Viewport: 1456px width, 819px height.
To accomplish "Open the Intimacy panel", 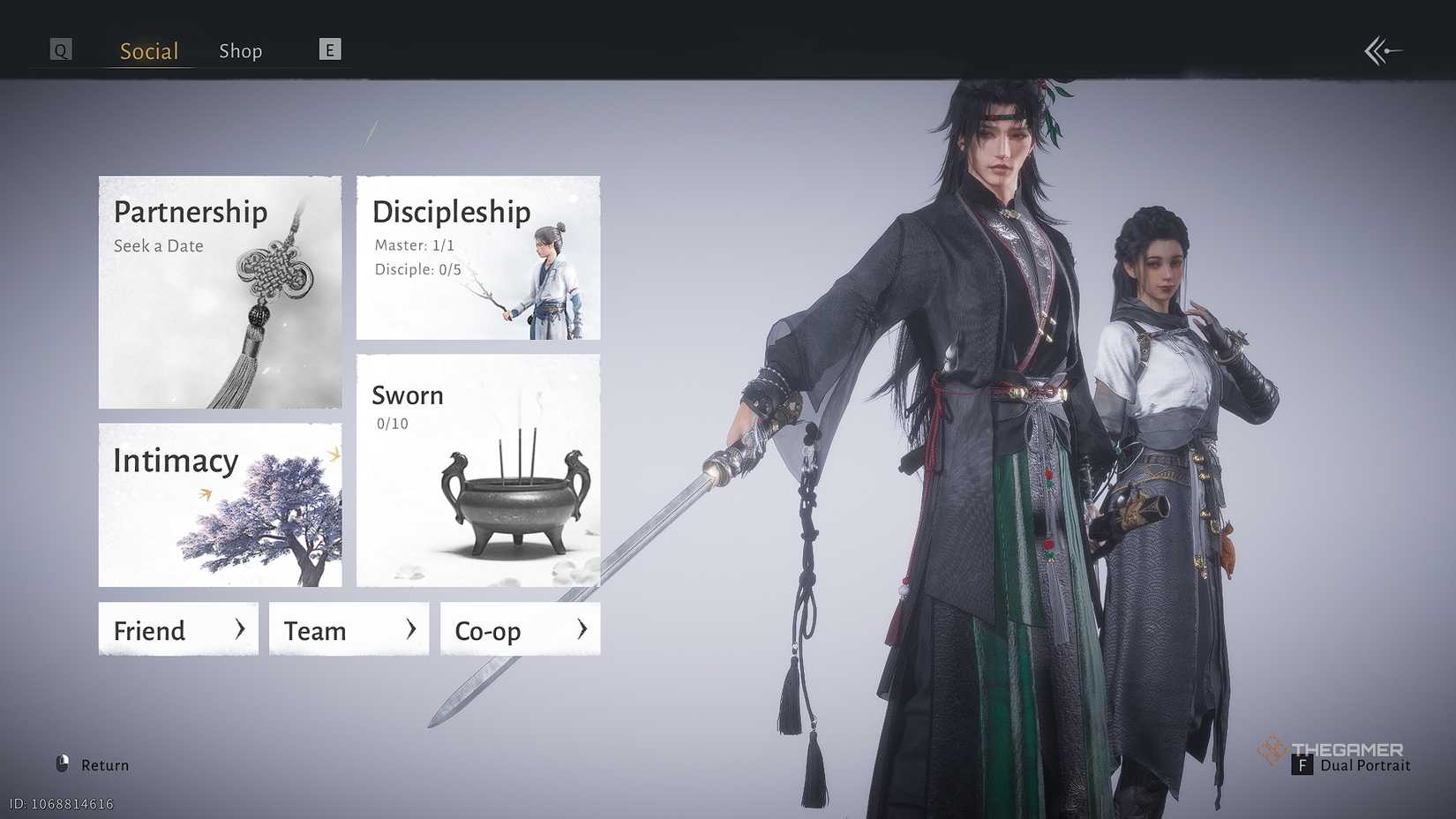I will pyautogui.click(x=176, y=460).
